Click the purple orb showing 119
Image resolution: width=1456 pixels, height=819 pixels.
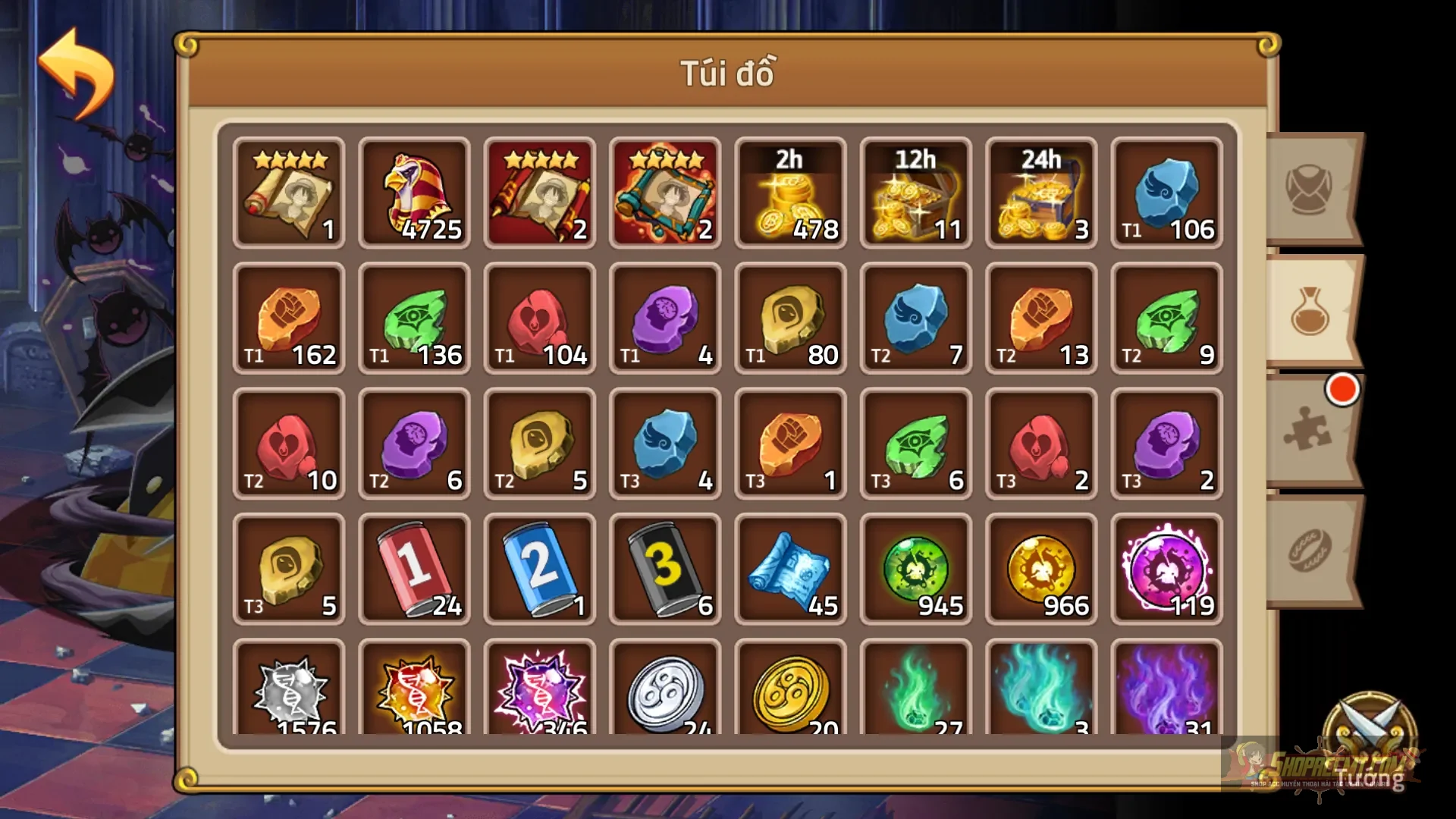1166,569
